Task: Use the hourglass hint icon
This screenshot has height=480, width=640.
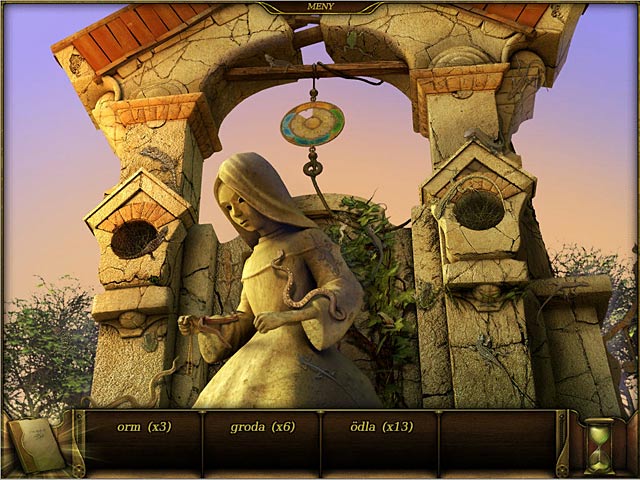Action: (x=599, y=445)
